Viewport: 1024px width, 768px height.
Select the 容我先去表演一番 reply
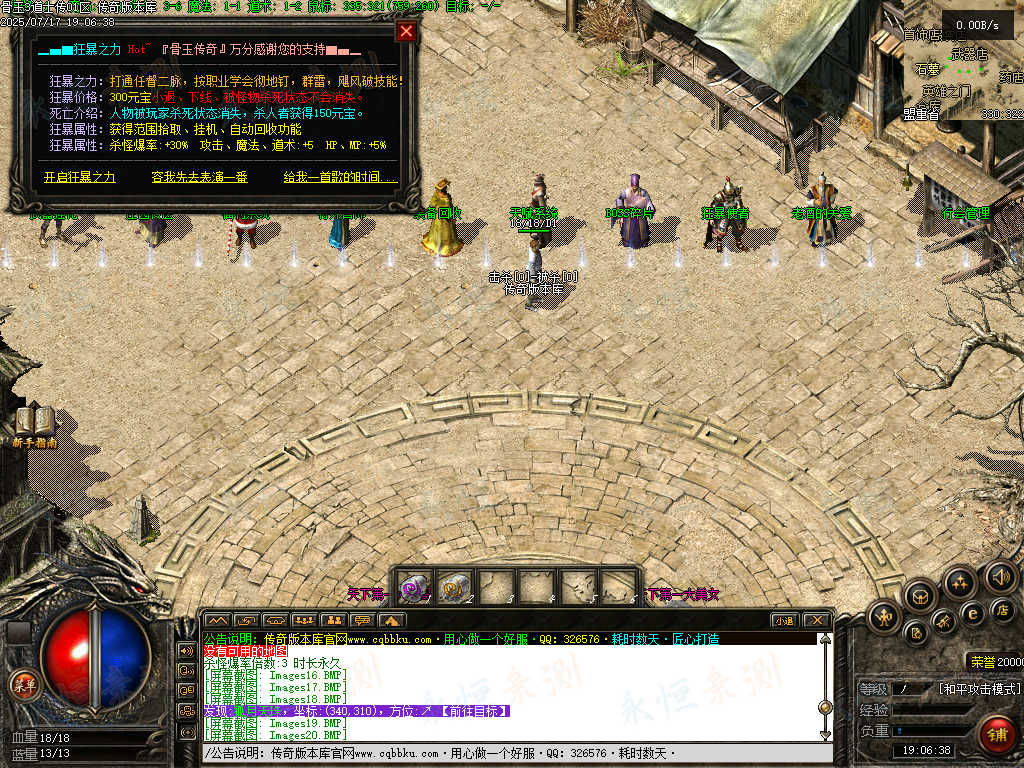(199, 177)
